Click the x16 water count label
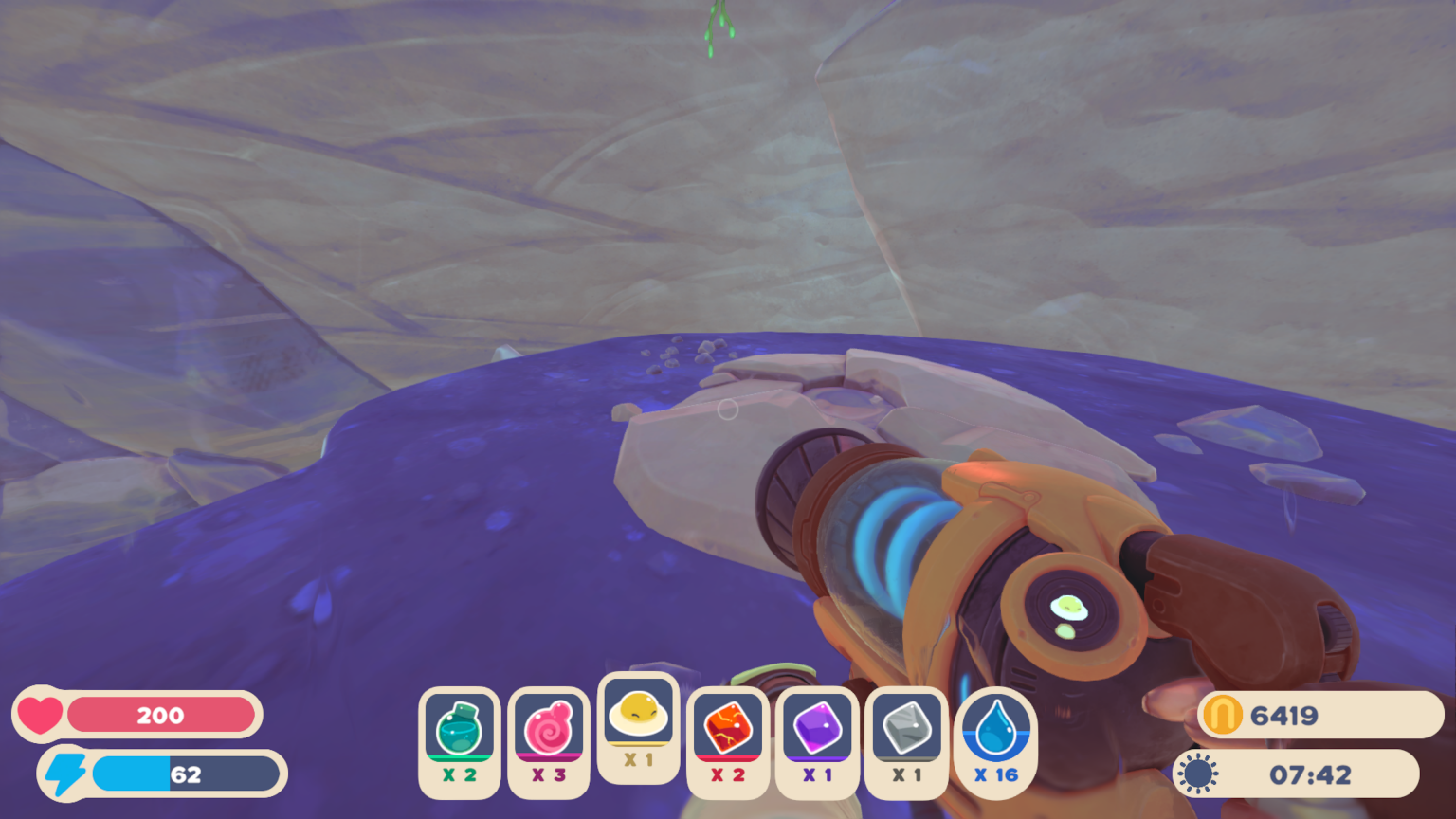1456x819 pixels. point(994,775)
